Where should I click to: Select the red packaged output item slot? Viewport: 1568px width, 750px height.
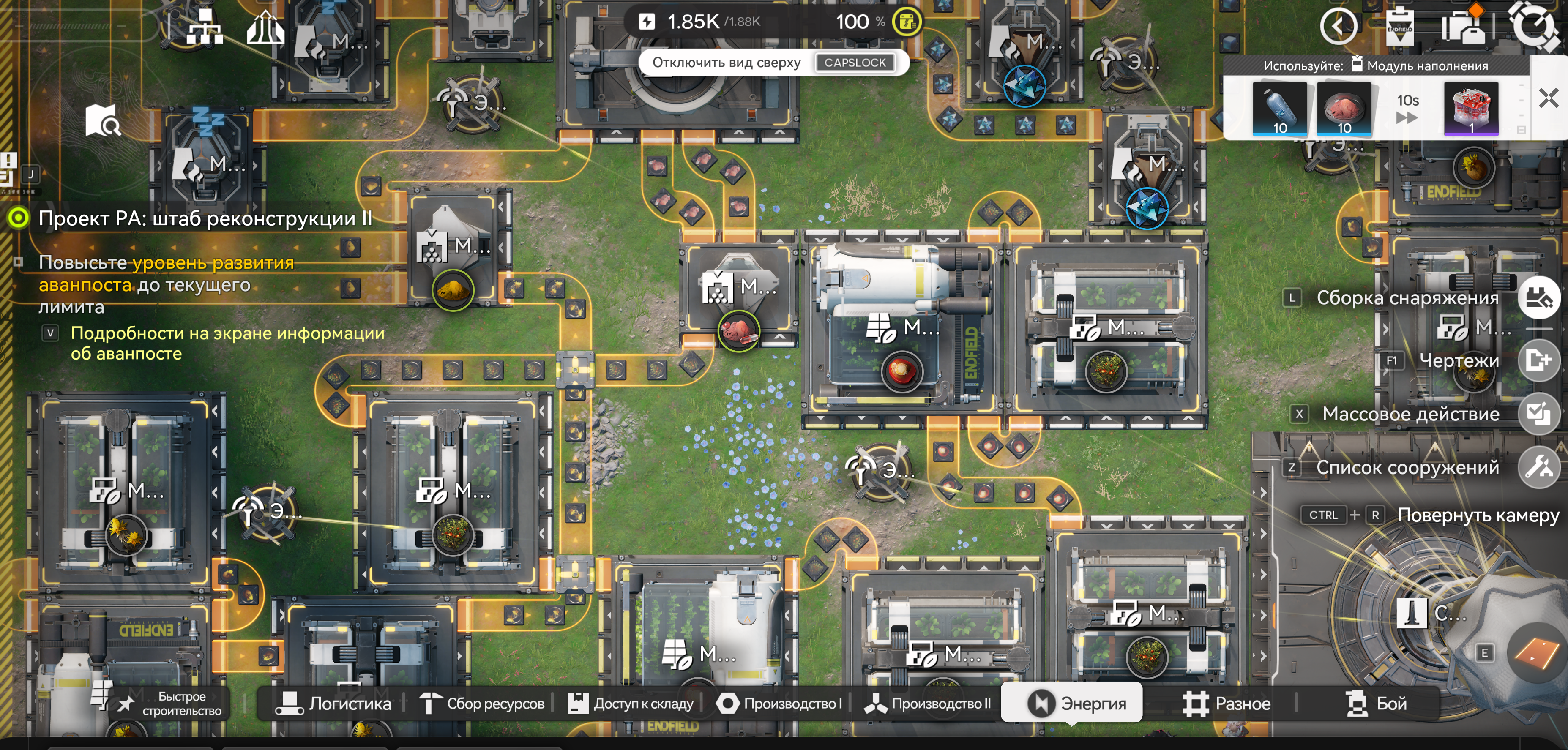[x=1471, y=108]
